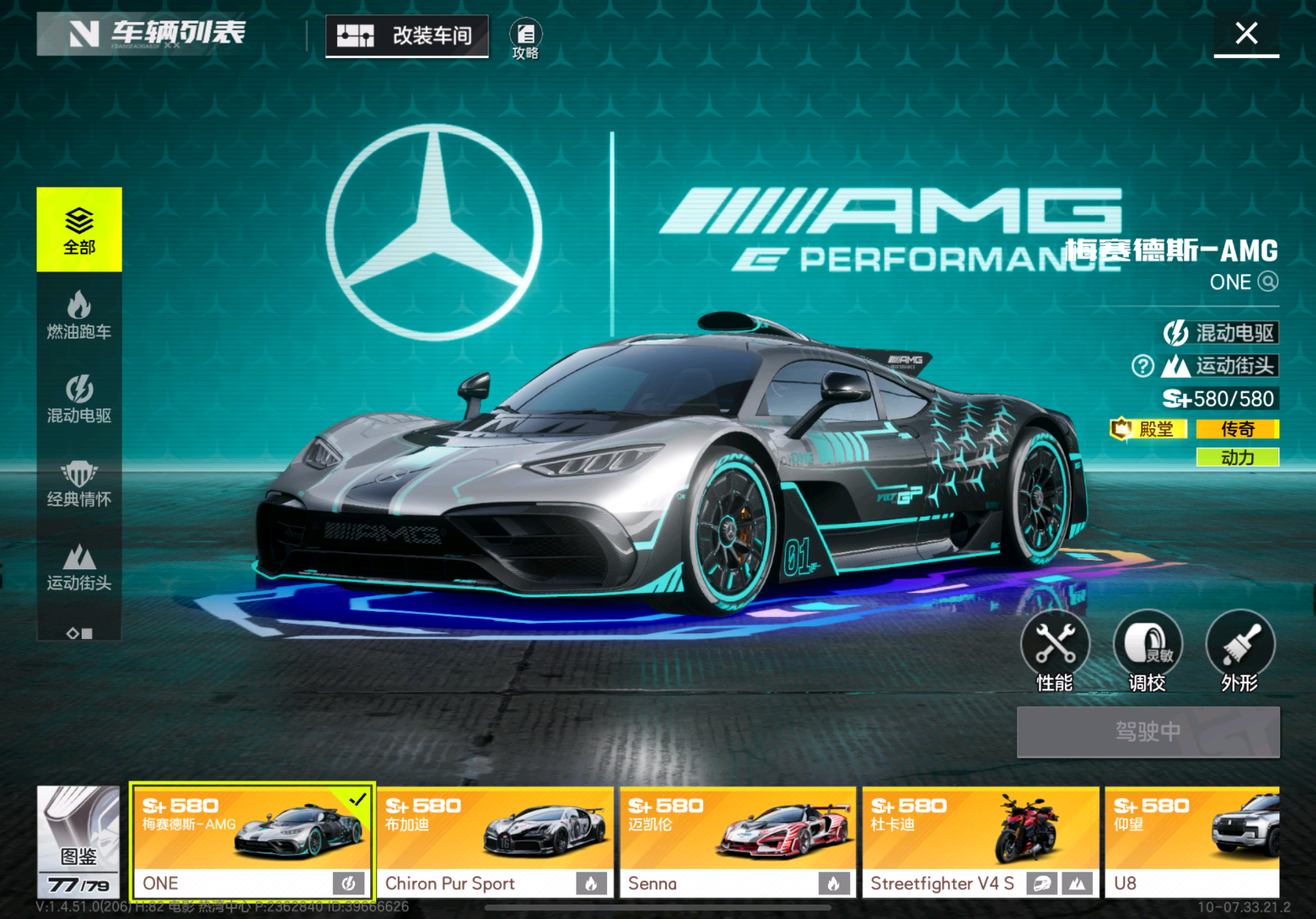Select the Chiron Pur Sport car card

[x=495, y=841]
